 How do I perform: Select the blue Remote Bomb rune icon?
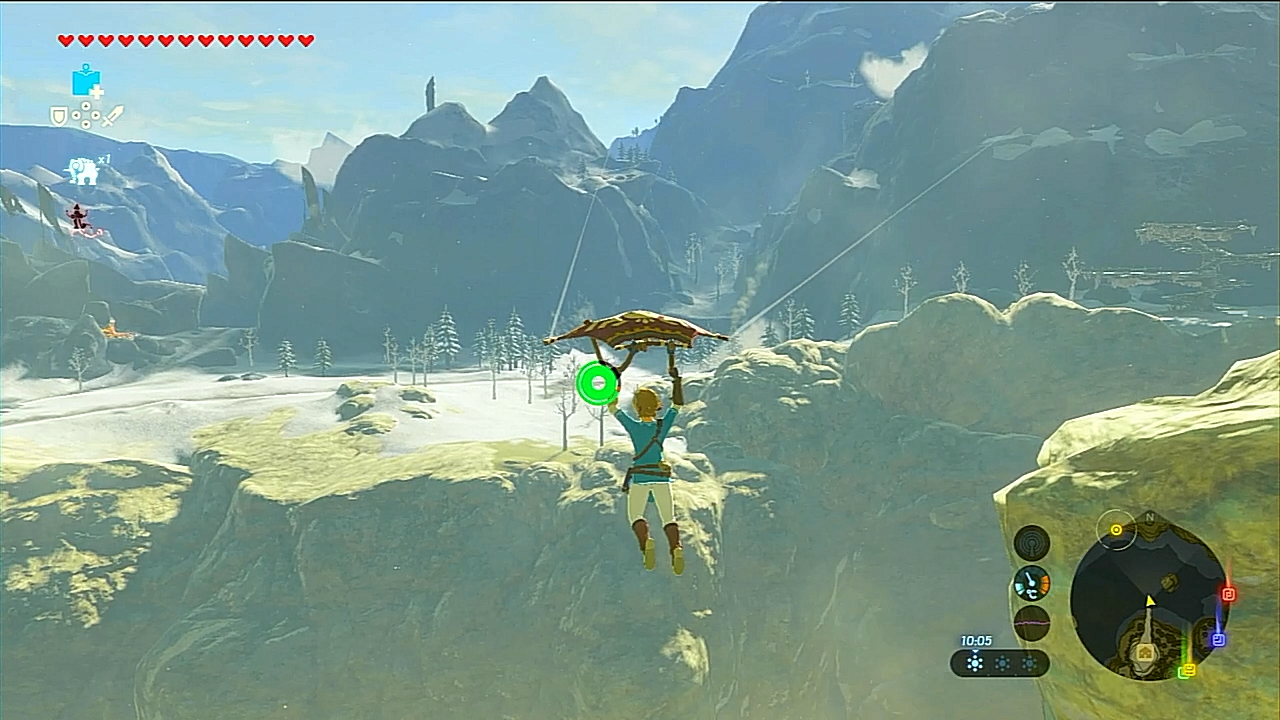coord(86,81)
